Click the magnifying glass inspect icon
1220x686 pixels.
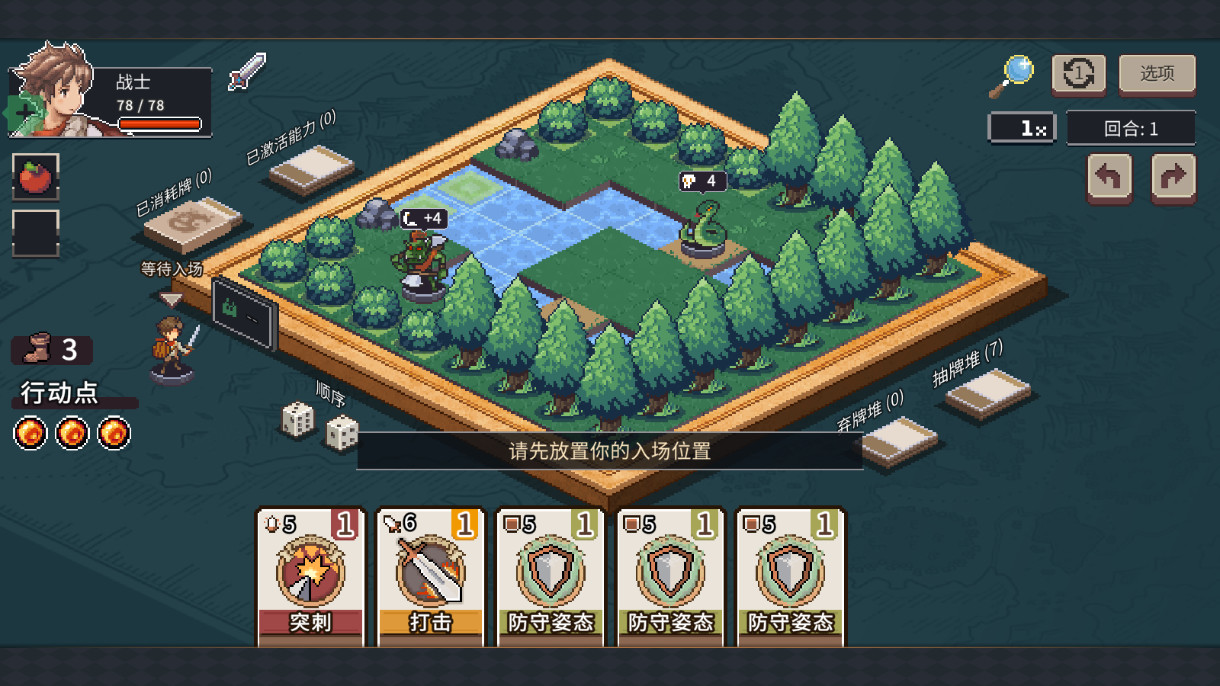[1012, 75]
